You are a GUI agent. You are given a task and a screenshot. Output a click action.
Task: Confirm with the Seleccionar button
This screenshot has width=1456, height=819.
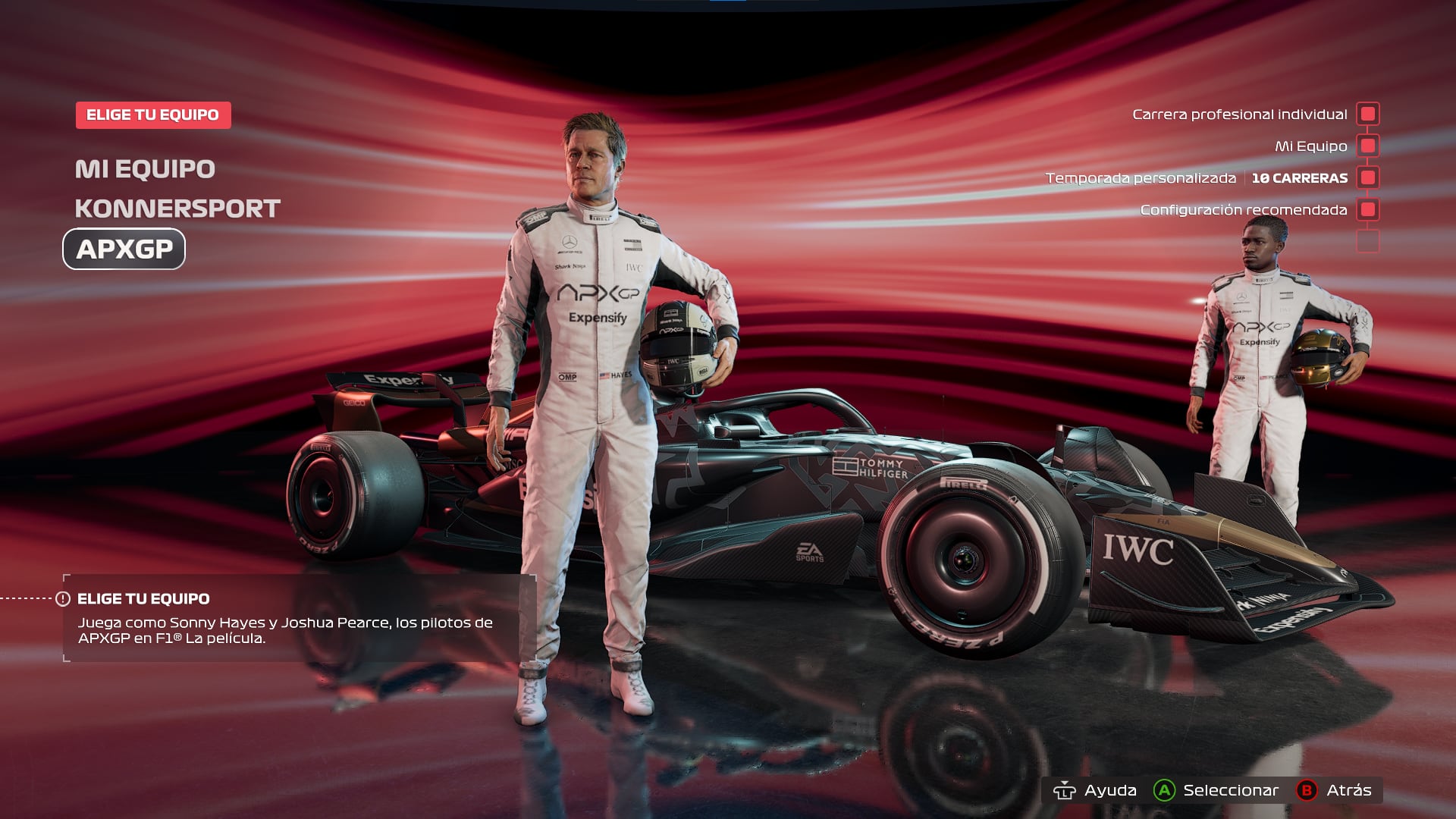click(1216, 790)
